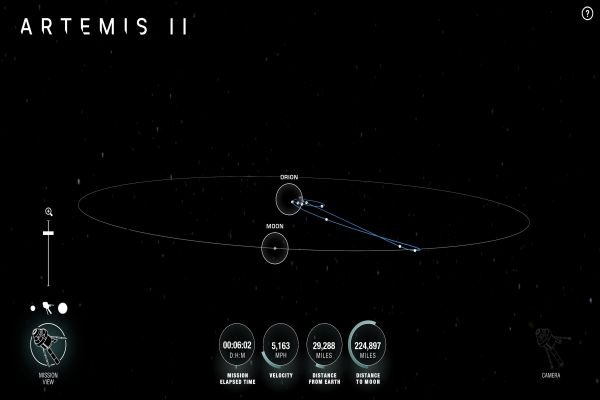The image size is (600, 400).
Task: Click the magnifying glass zoom icon
Action: [x=48, y=212]
